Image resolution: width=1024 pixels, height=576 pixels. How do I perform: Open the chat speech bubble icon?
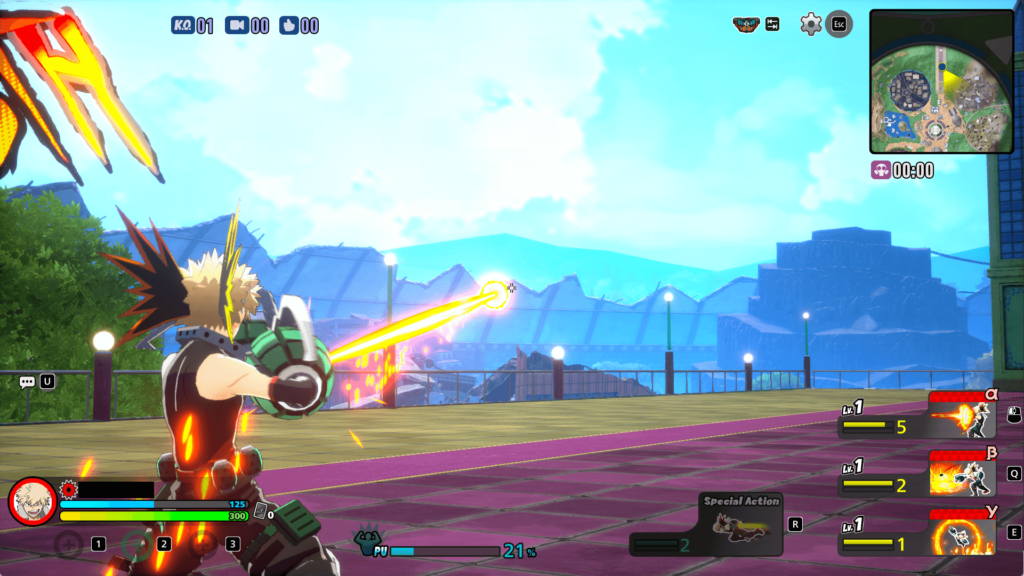click(27, 382)
